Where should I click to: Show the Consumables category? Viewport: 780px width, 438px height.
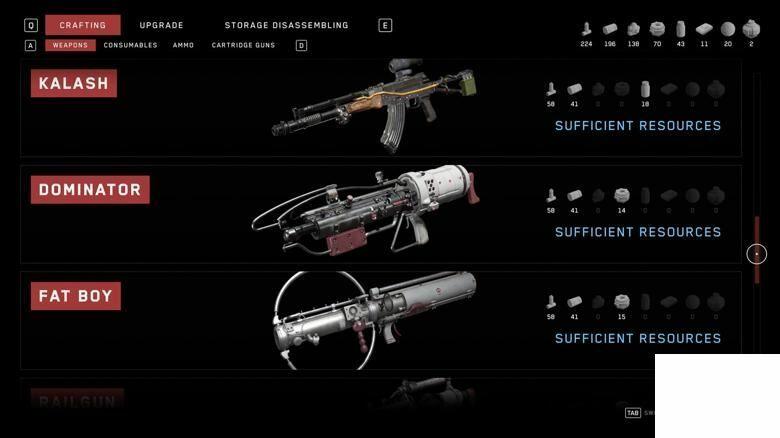pos(130,45)
